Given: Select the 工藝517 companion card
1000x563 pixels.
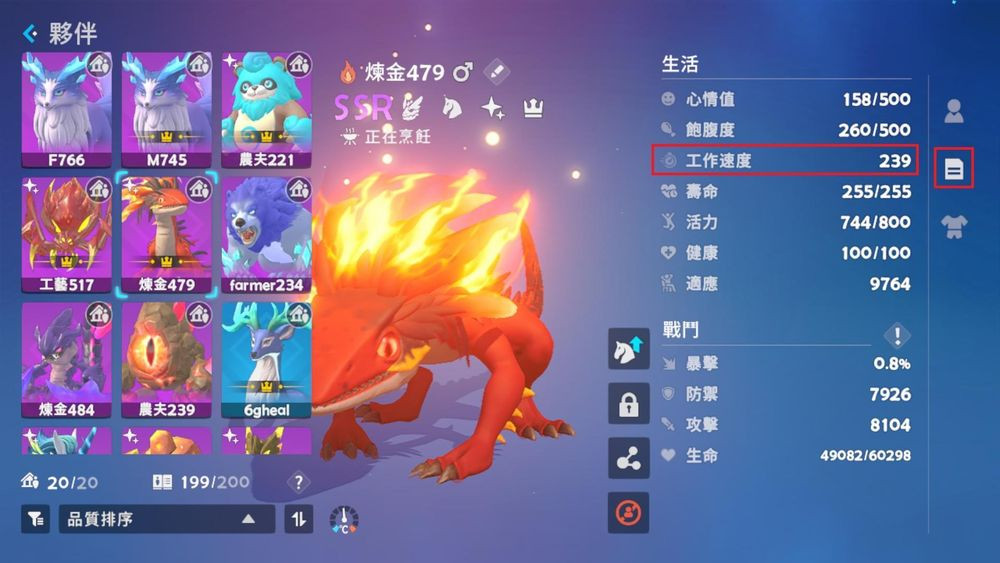Looking at the screenshot, I should pyautogui.click(x=66, y=235).
